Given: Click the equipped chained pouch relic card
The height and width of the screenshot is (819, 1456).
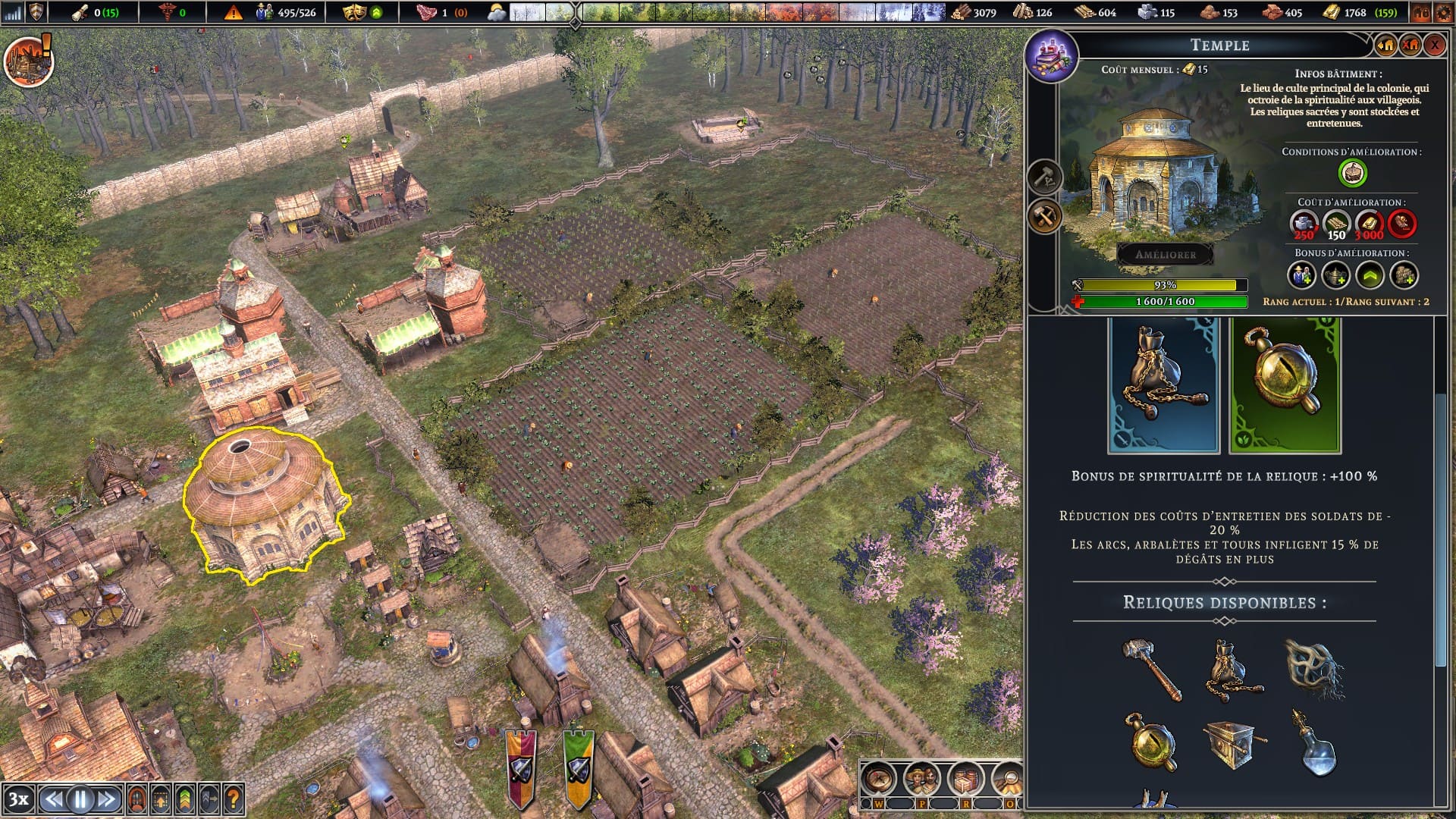Looking at the screenshot, I should (1163, 385).
